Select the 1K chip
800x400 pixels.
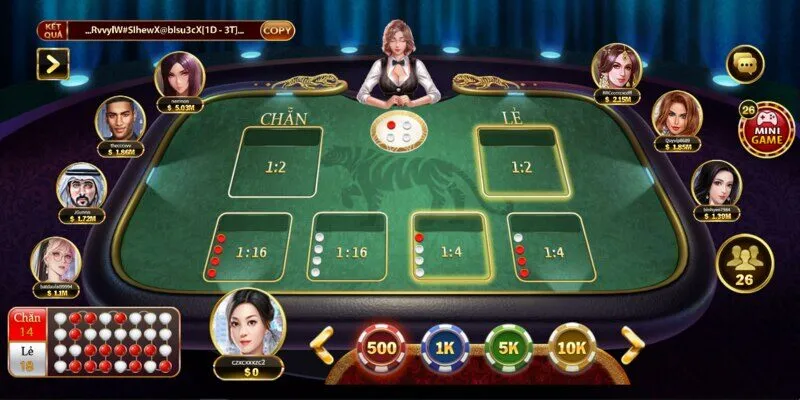[445, 347]
